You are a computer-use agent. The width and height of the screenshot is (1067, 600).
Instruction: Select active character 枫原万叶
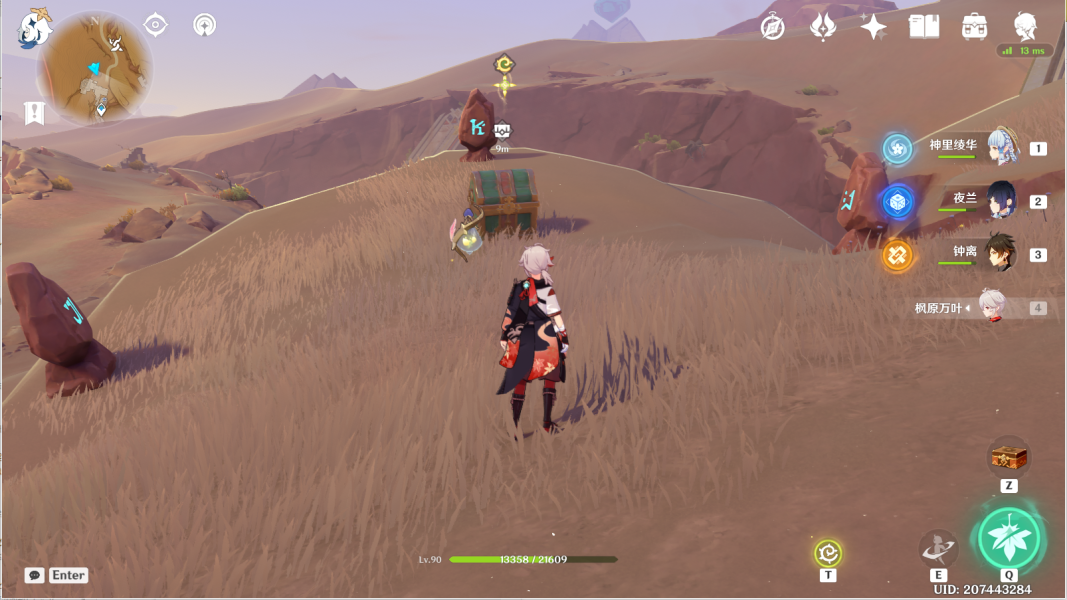click(988, 308)
